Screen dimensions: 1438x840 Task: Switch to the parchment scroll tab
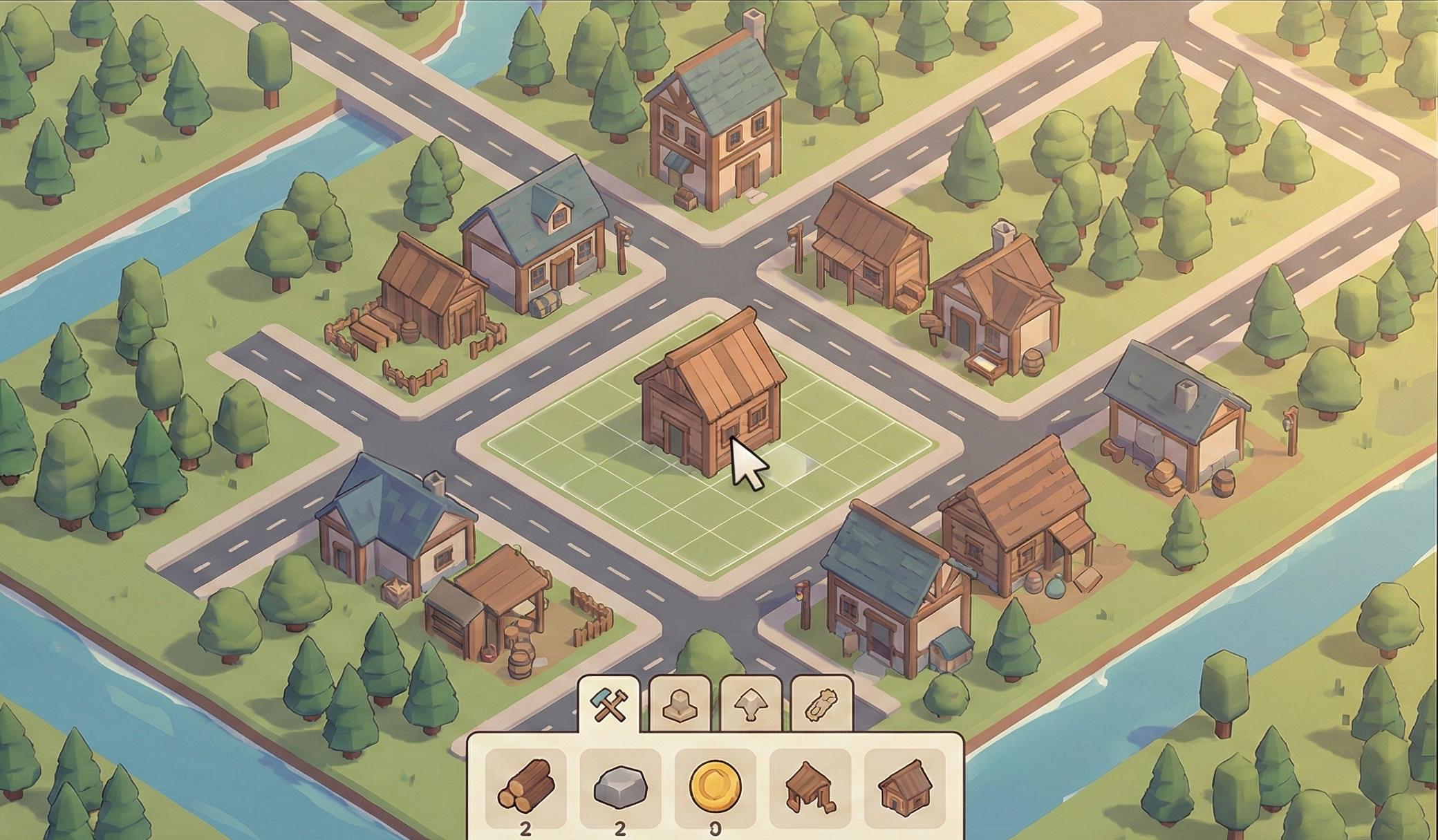[x=821, y=705]
